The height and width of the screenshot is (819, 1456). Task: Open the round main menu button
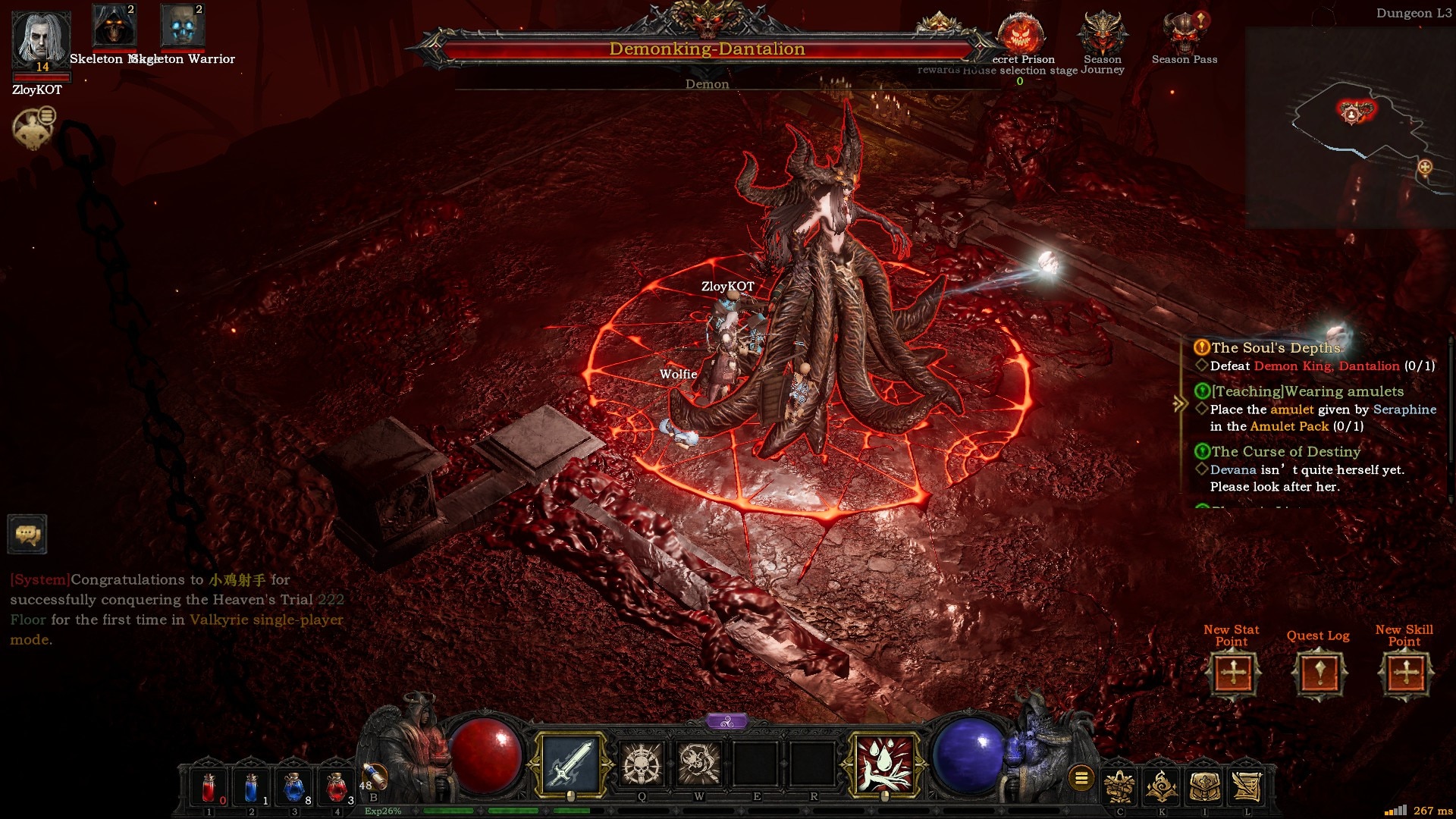coord(1081,778)
